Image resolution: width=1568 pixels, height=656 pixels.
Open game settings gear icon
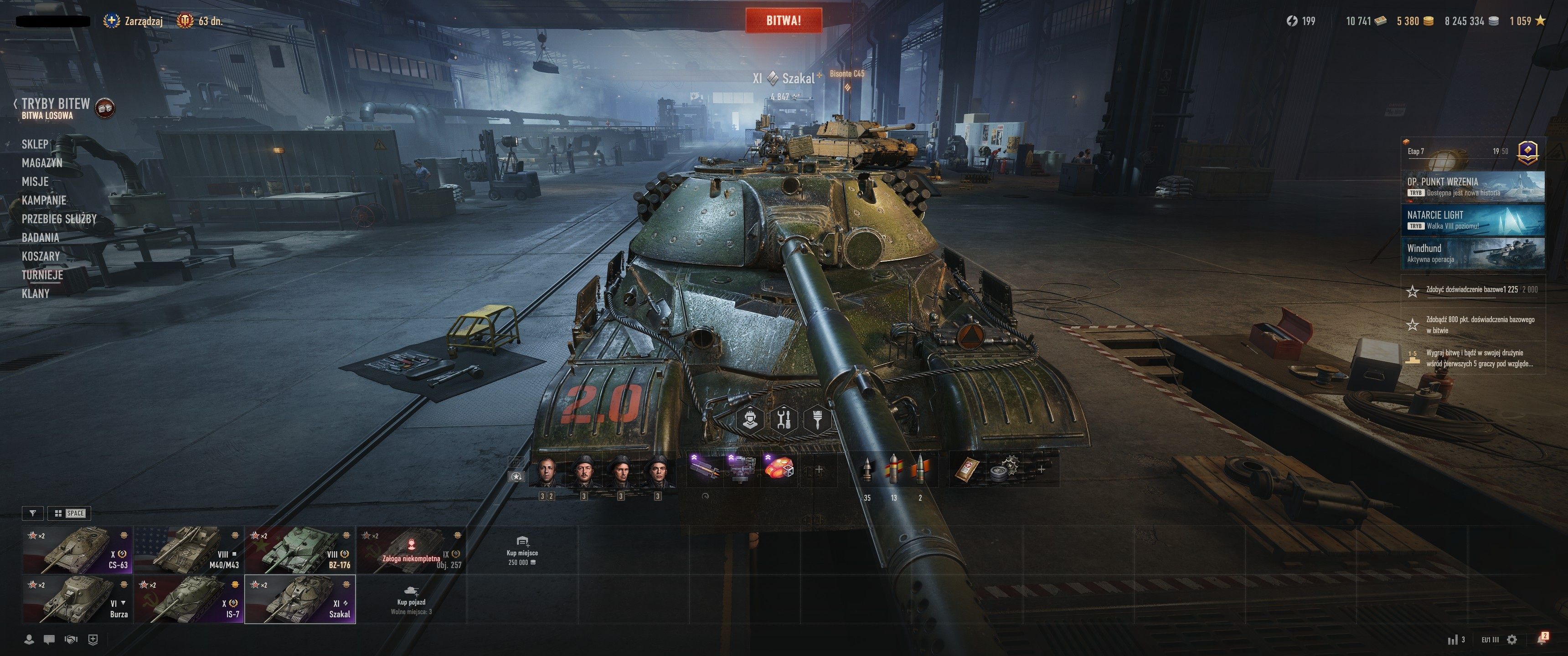[x=1511, y=640]
